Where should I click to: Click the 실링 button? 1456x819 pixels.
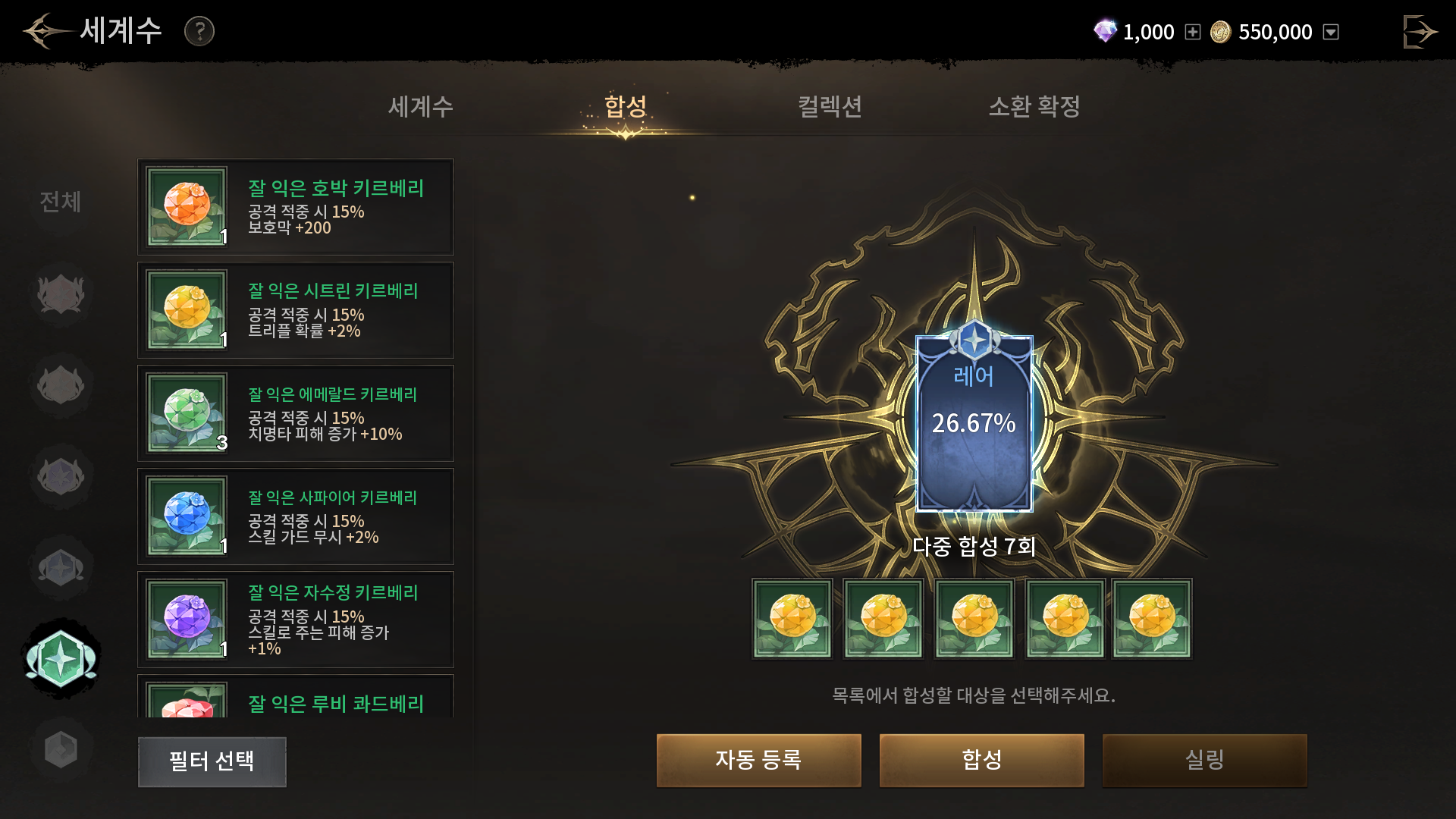click(x=1204, y=760)
